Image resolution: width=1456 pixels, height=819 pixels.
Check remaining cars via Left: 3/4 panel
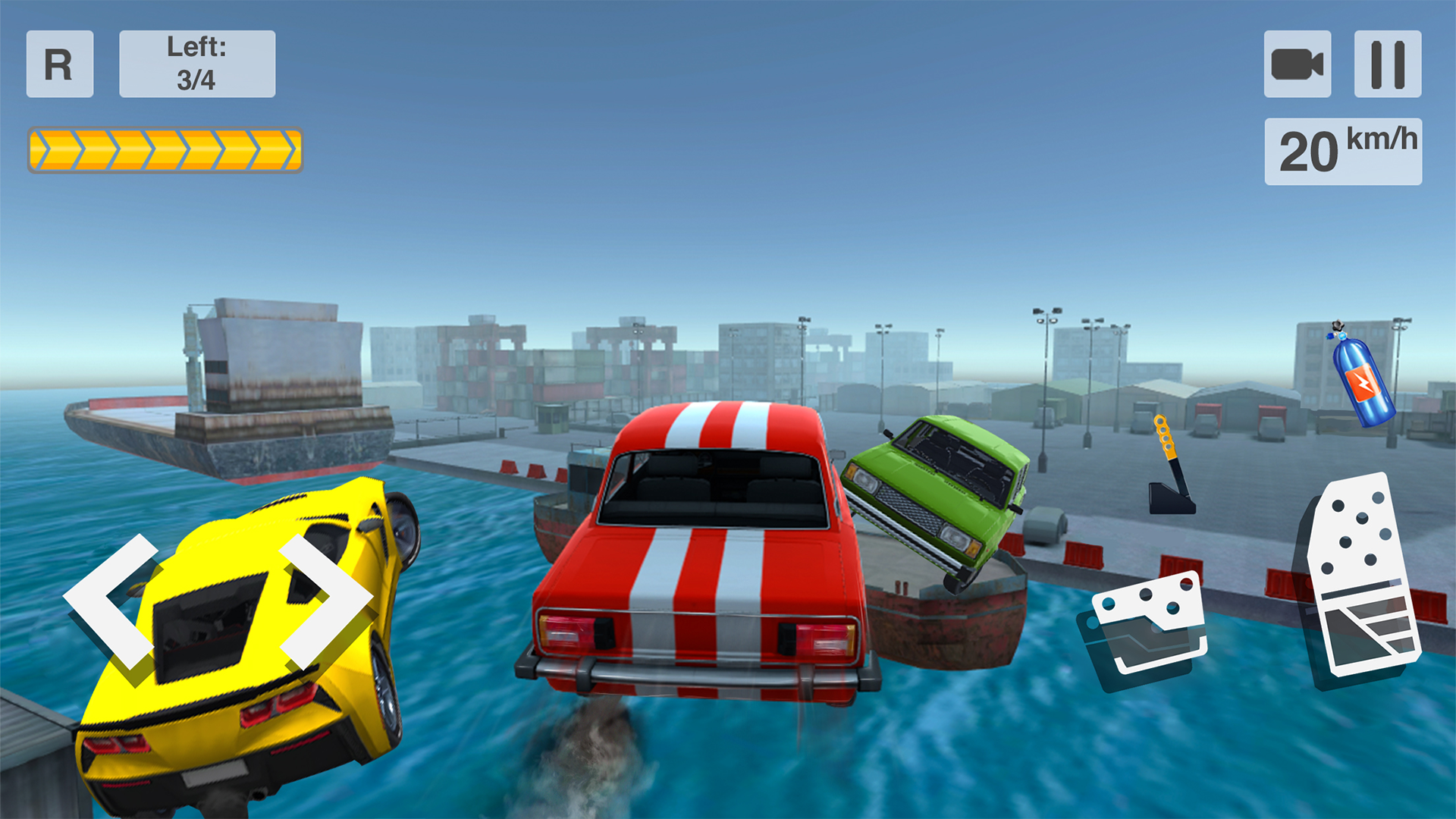[196, 63]
